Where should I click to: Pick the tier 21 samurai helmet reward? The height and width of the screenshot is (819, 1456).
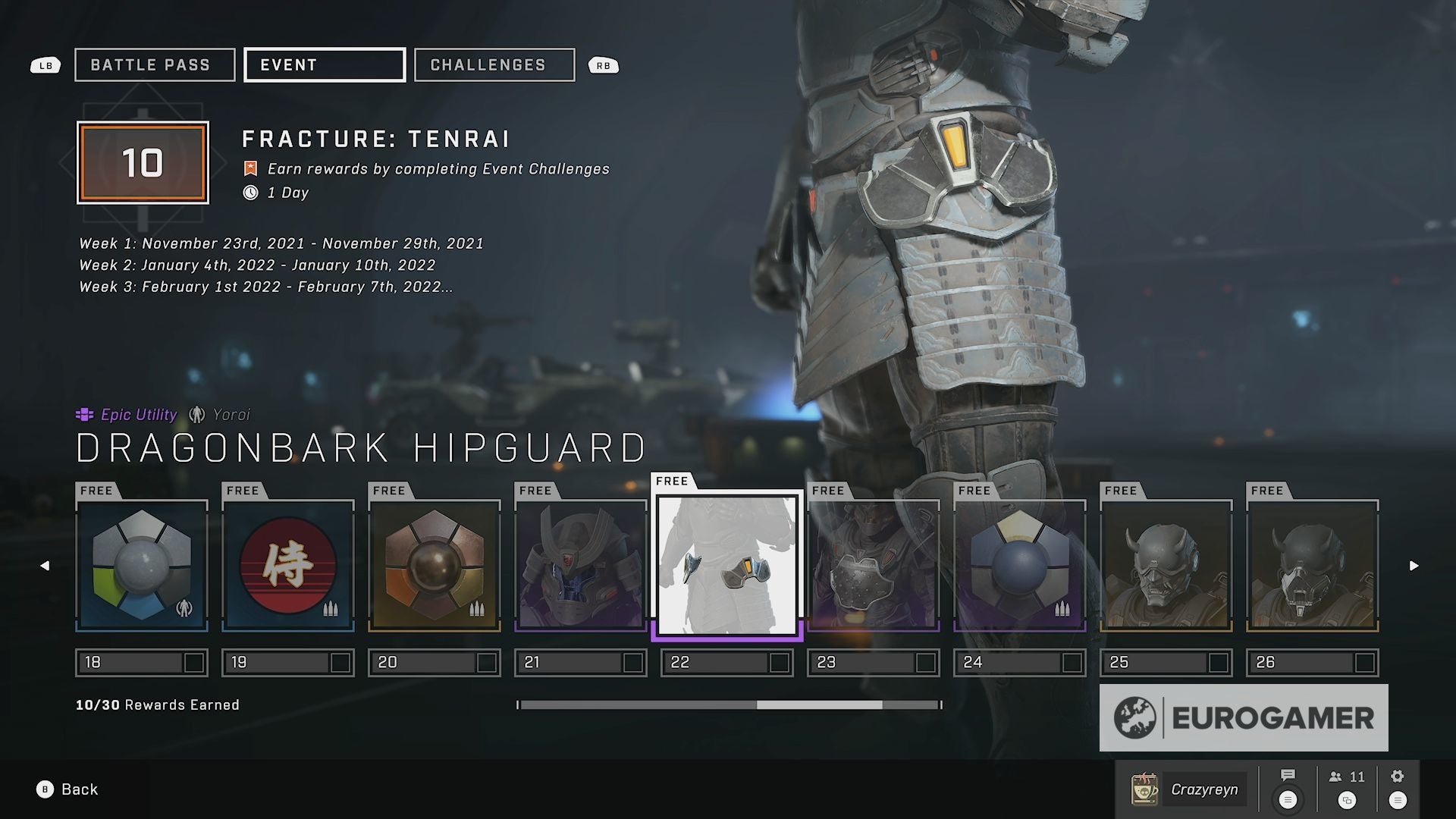click(581, 566)
